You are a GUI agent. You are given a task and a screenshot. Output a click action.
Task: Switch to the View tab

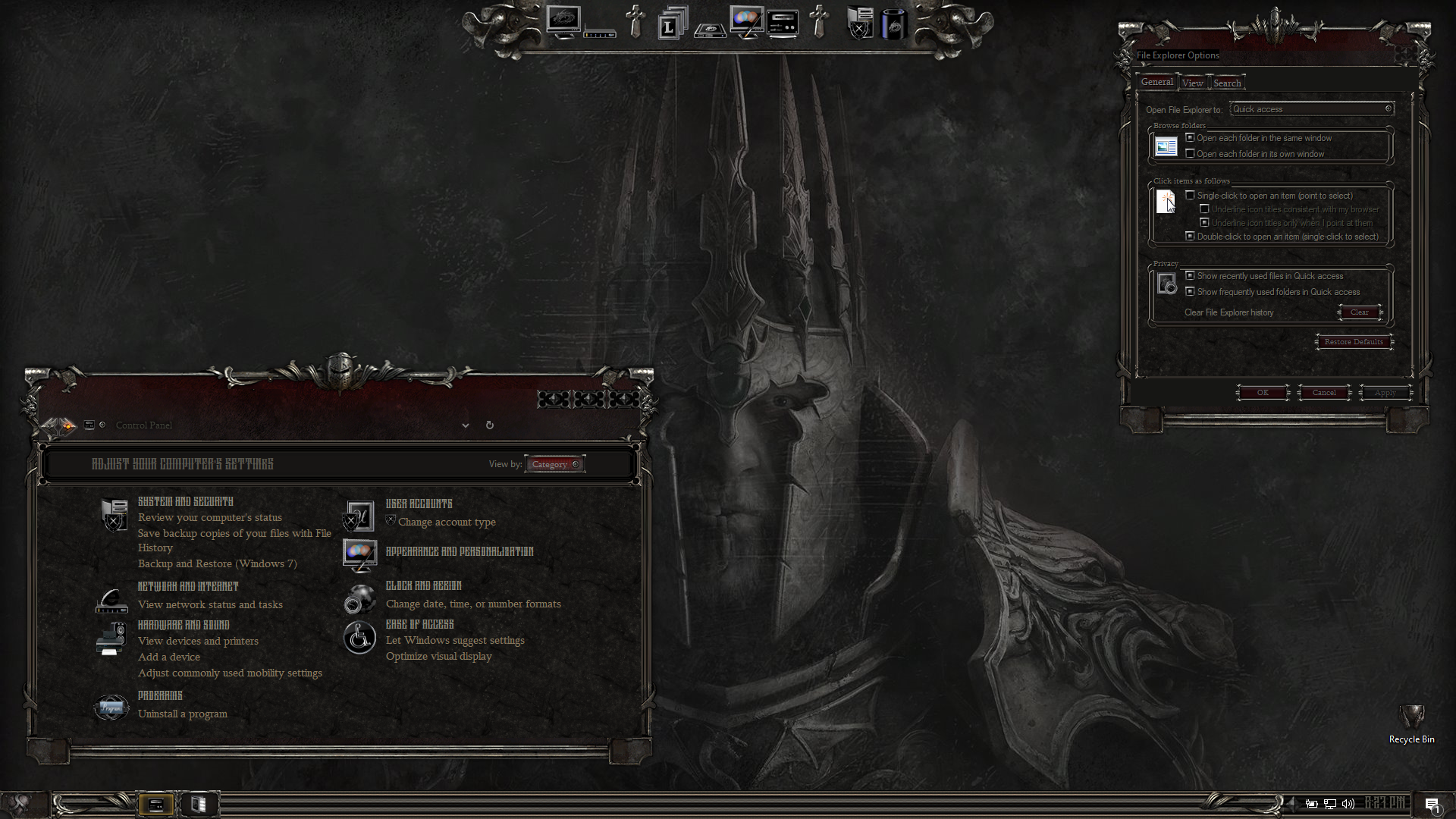point(1192,83)
